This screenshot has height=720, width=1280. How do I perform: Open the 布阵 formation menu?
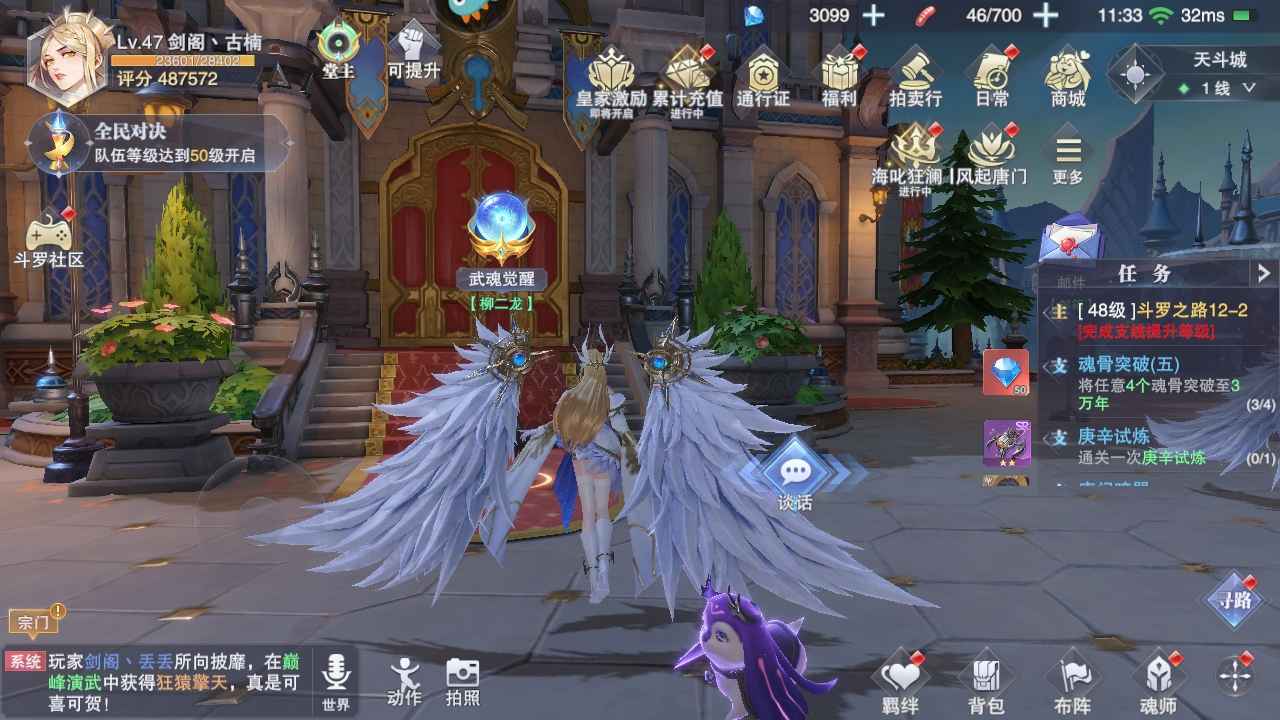coord(1072,684)
